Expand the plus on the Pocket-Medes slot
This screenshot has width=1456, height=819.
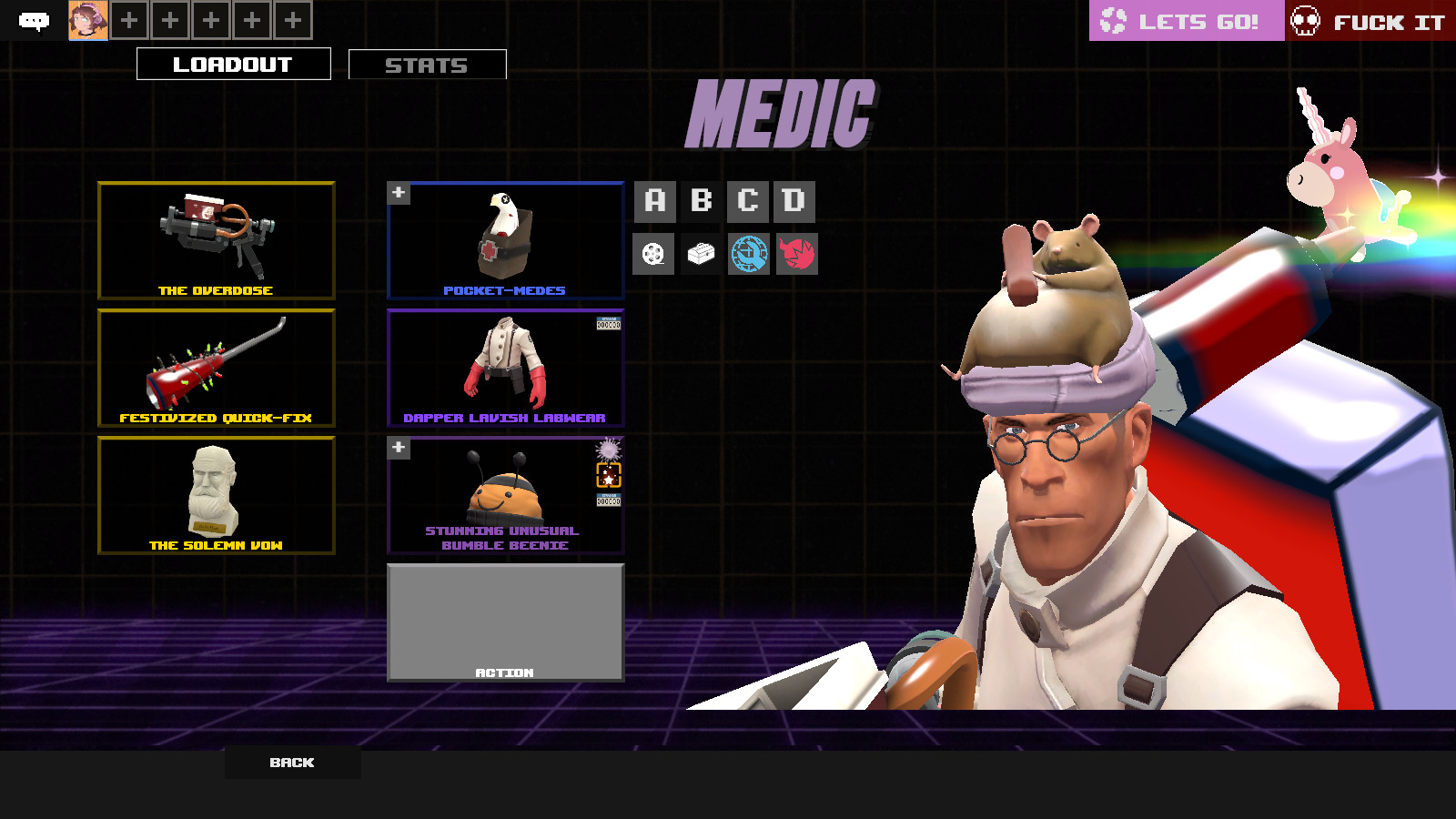(x=398, y=192)
